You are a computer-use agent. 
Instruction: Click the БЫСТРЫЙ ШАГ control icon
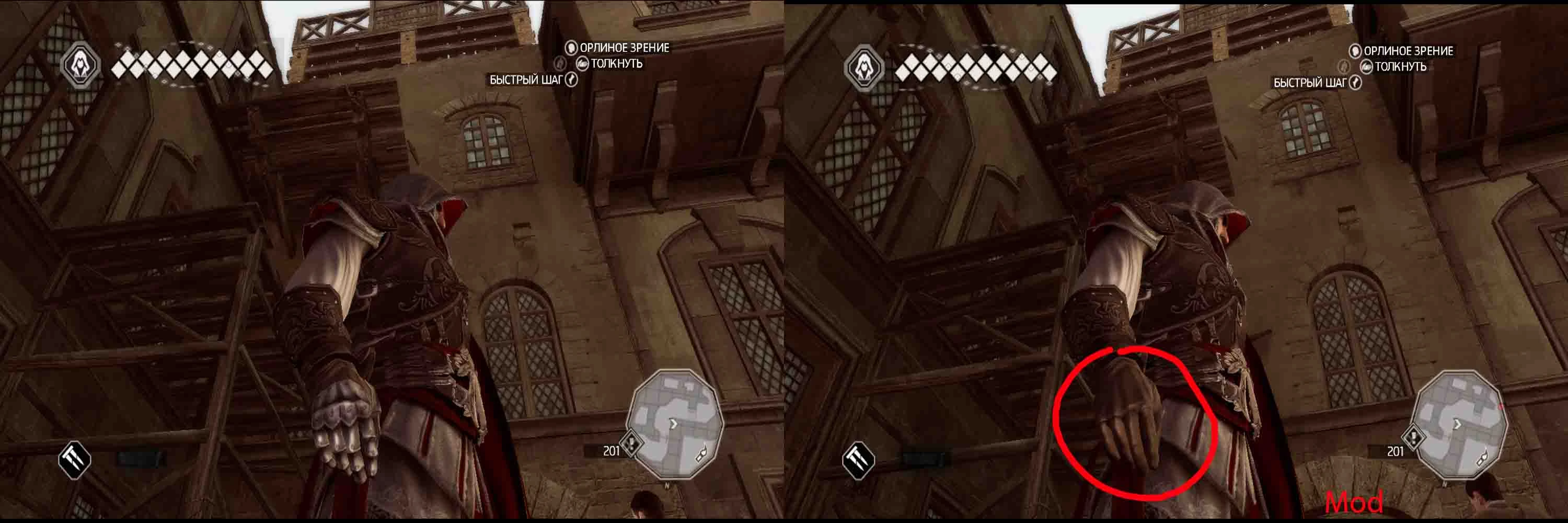click(x=572, y=81)
